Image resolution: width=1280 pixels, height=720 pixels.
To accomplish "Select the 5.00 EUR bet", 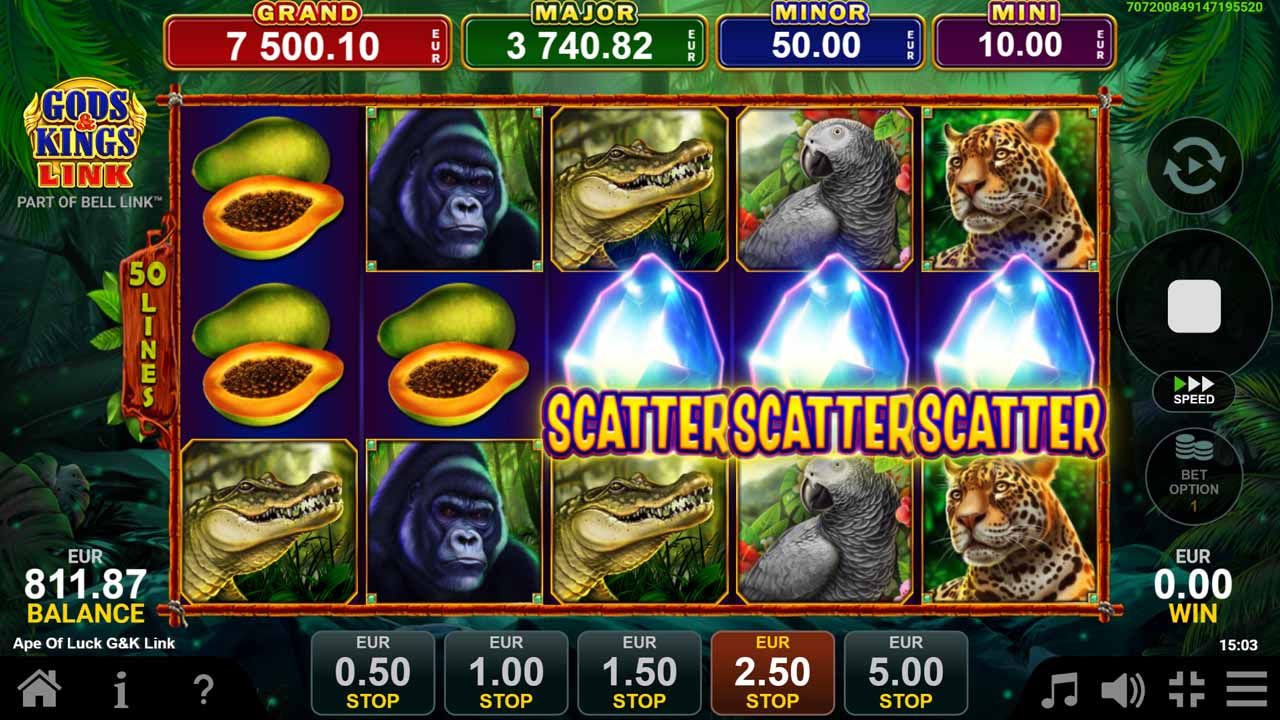I will pyautogui.click(x=905, y=671).
